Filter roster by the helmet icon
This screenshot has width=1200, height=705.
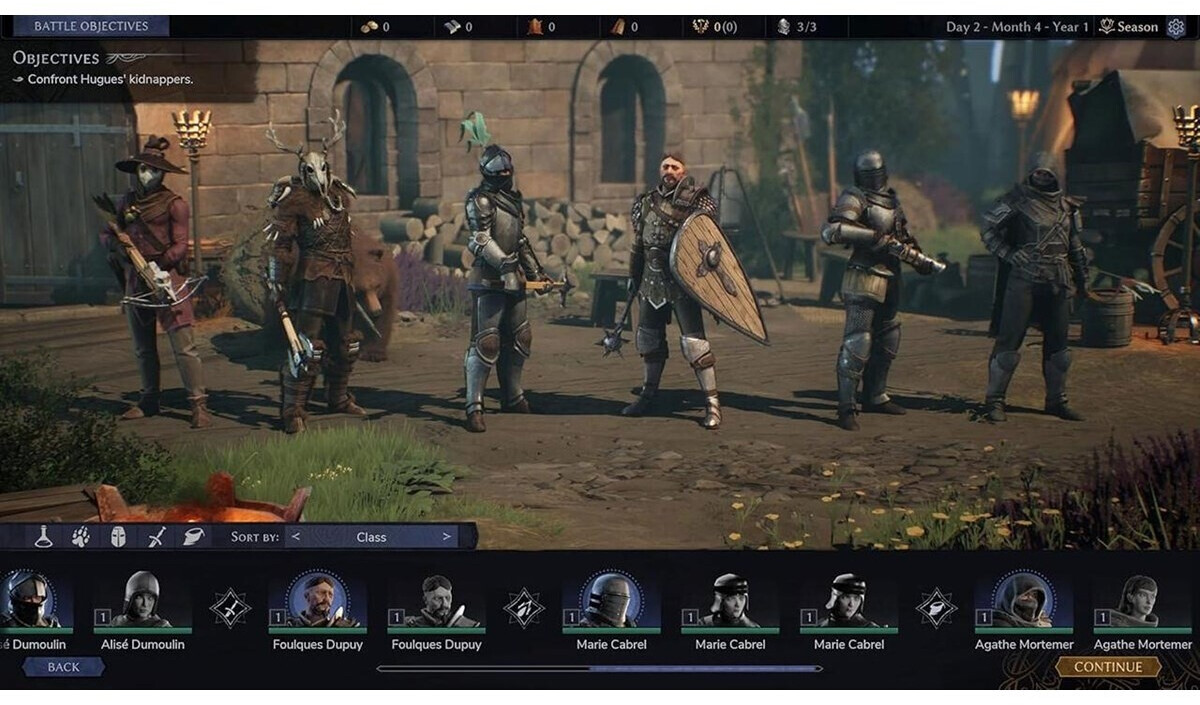118,537
